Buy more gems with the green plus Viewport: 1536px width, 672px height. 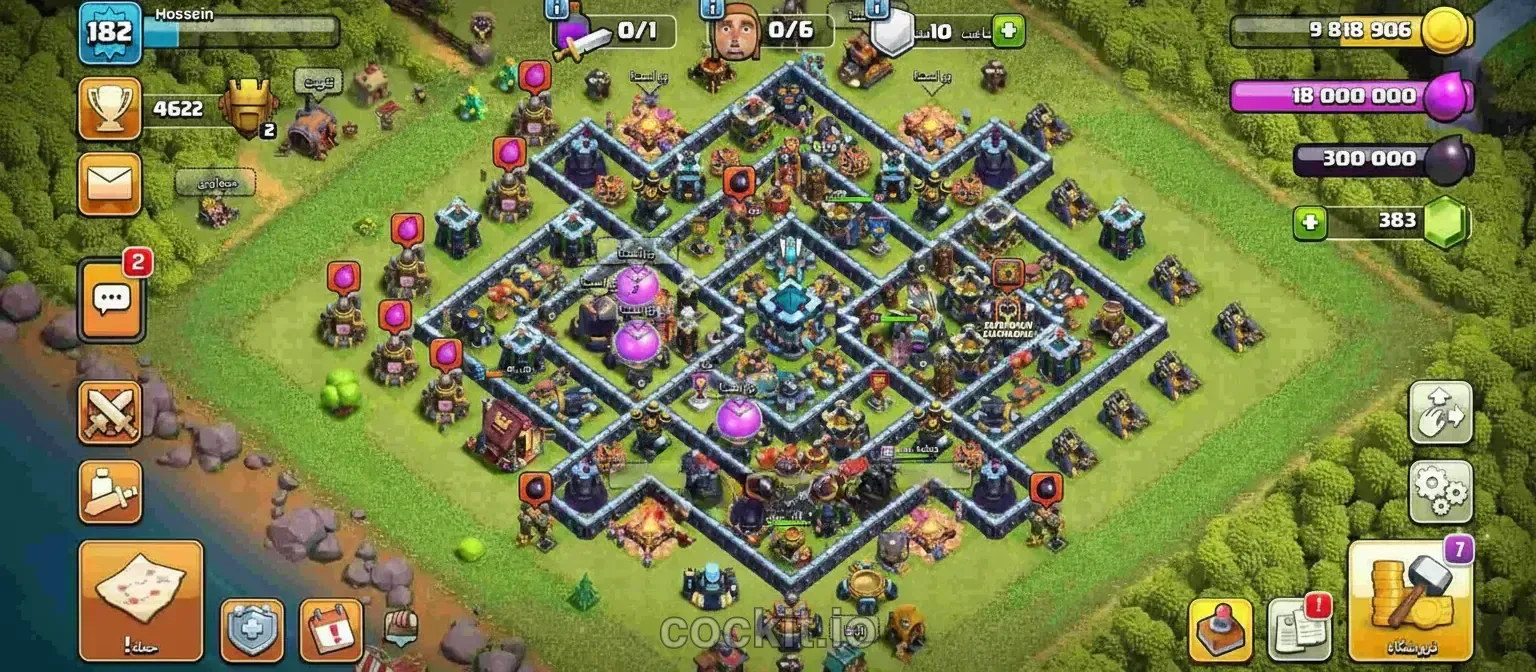point(1308,222)
